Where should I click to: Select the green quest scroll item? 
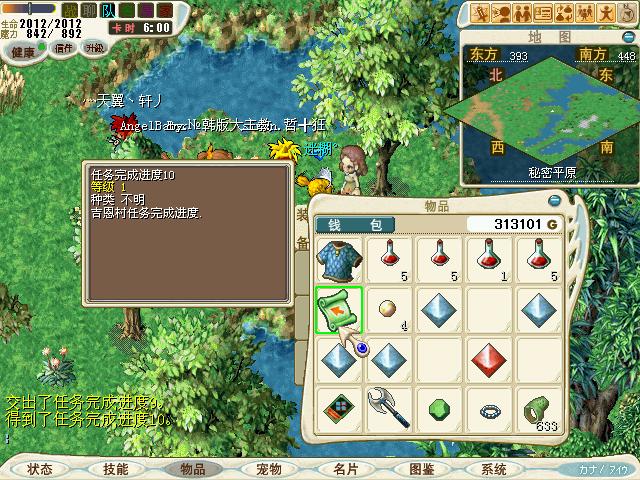point(340,309)
